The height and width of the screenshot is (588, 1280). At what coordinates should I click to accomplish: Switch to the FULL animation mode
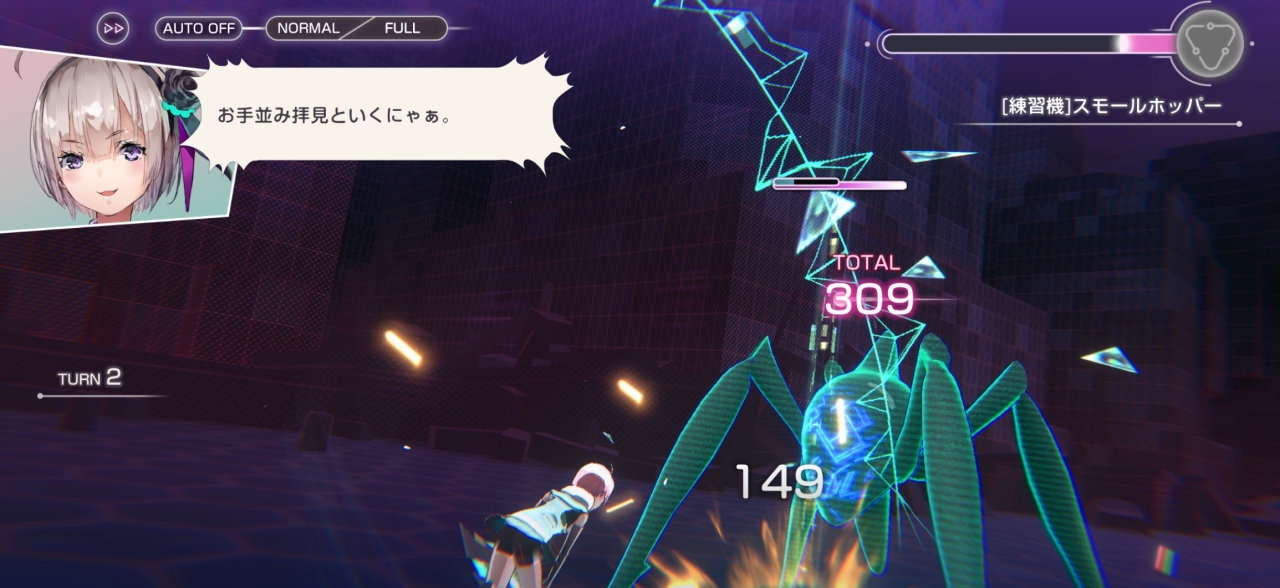click(x=403, y=28)
